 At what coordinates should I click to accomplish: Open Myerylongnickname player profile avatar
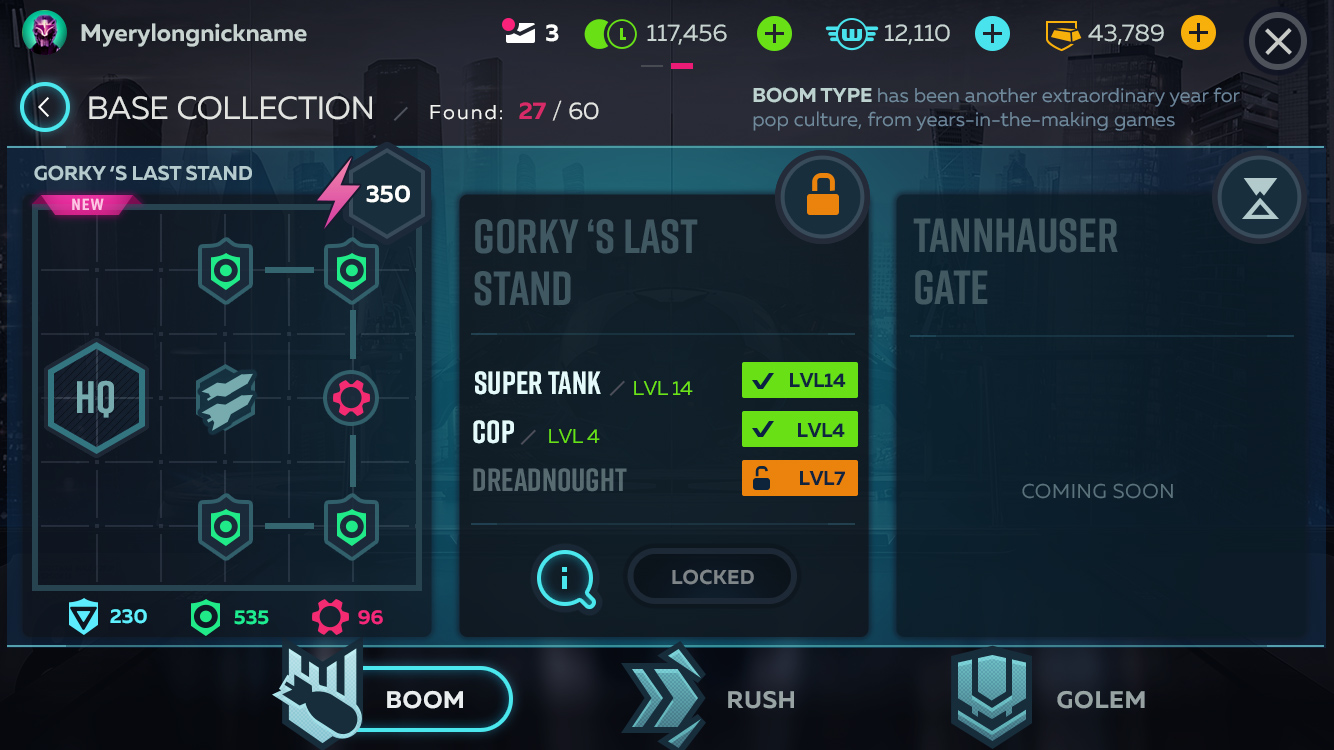coord(44,34)
